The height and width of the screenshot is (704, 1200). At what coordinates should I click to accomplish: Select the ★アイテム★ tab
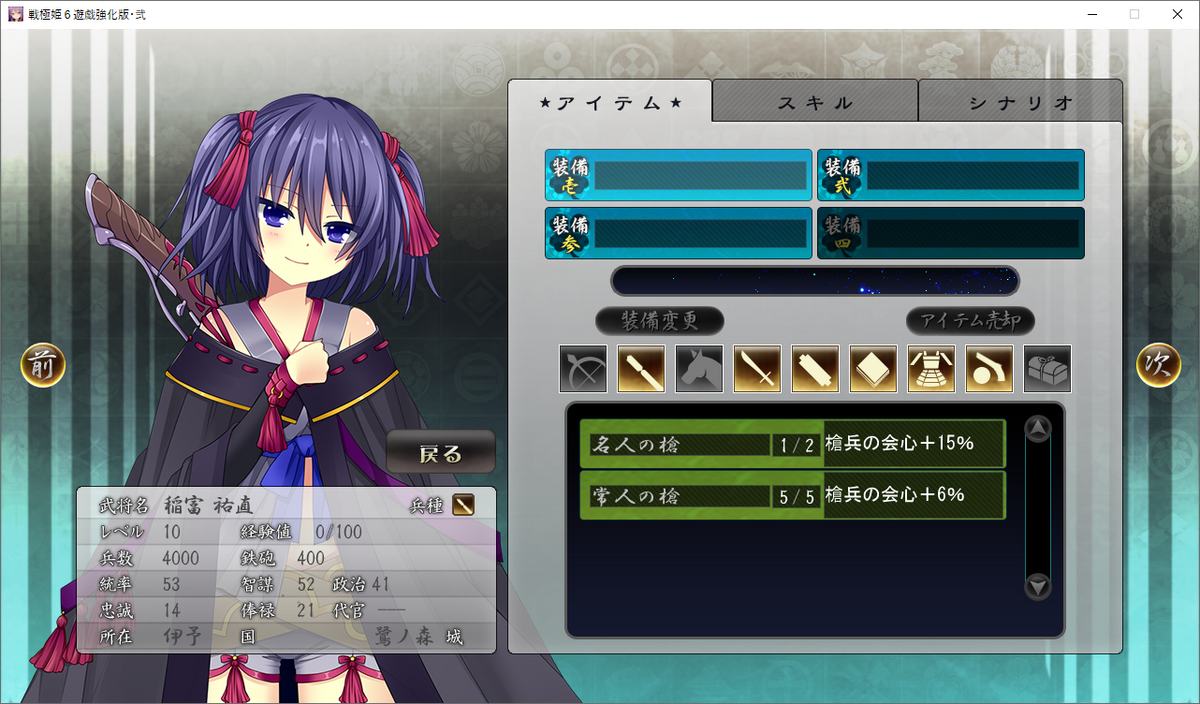(x=610, y=102)
